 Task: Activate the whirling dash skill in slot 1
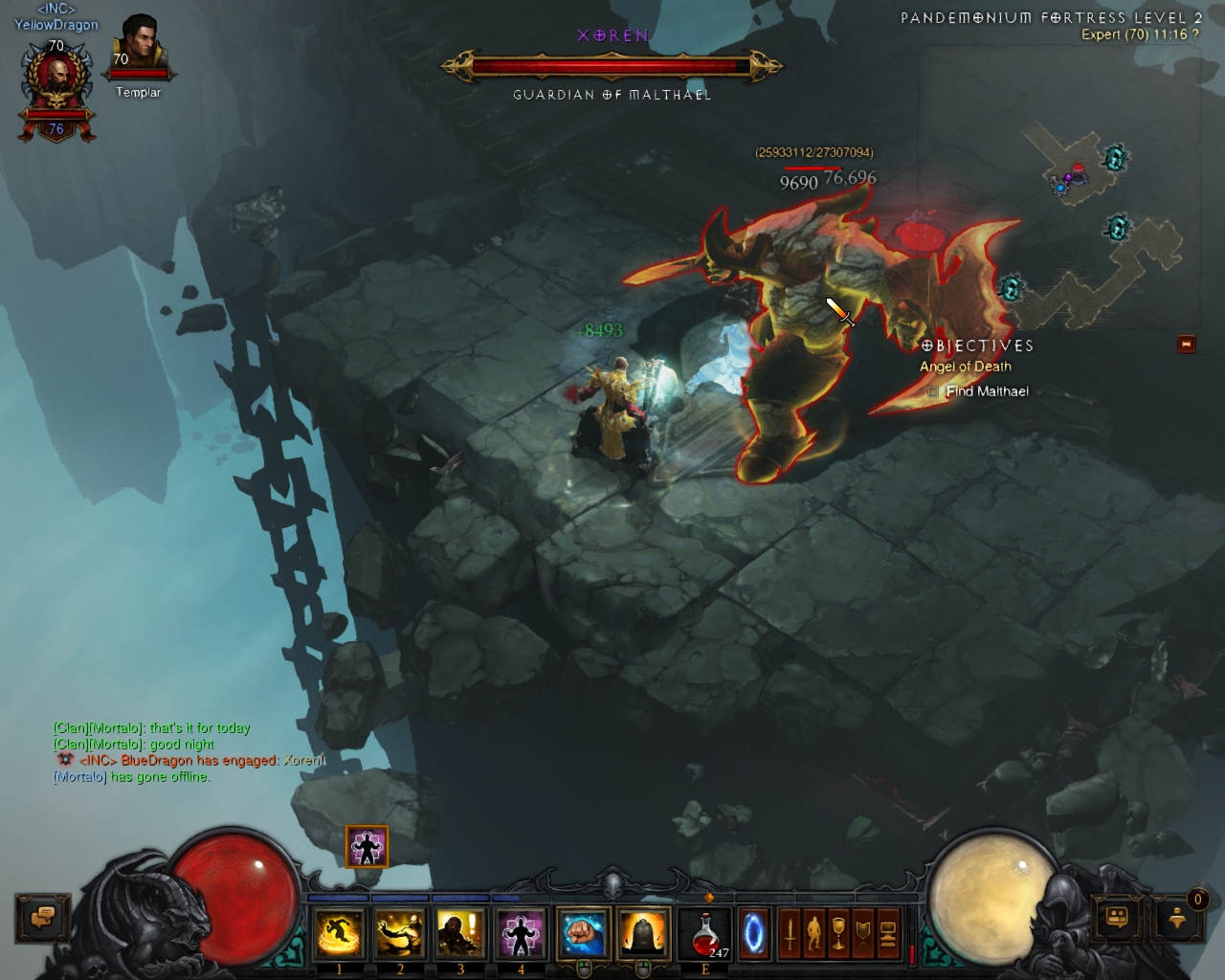click(339, 933)
